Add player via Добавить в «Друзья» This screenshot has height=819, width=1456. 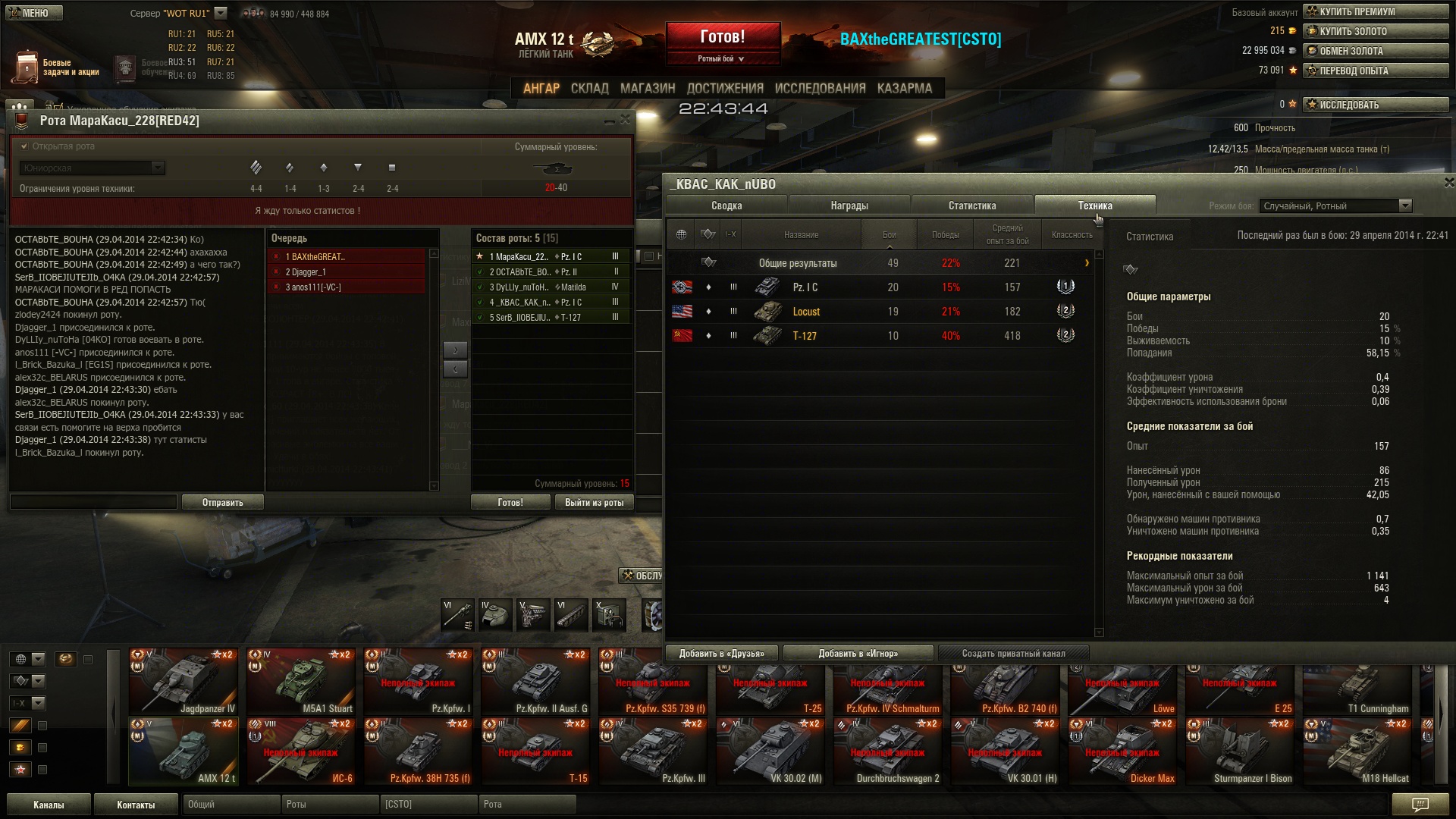(721, 654)
